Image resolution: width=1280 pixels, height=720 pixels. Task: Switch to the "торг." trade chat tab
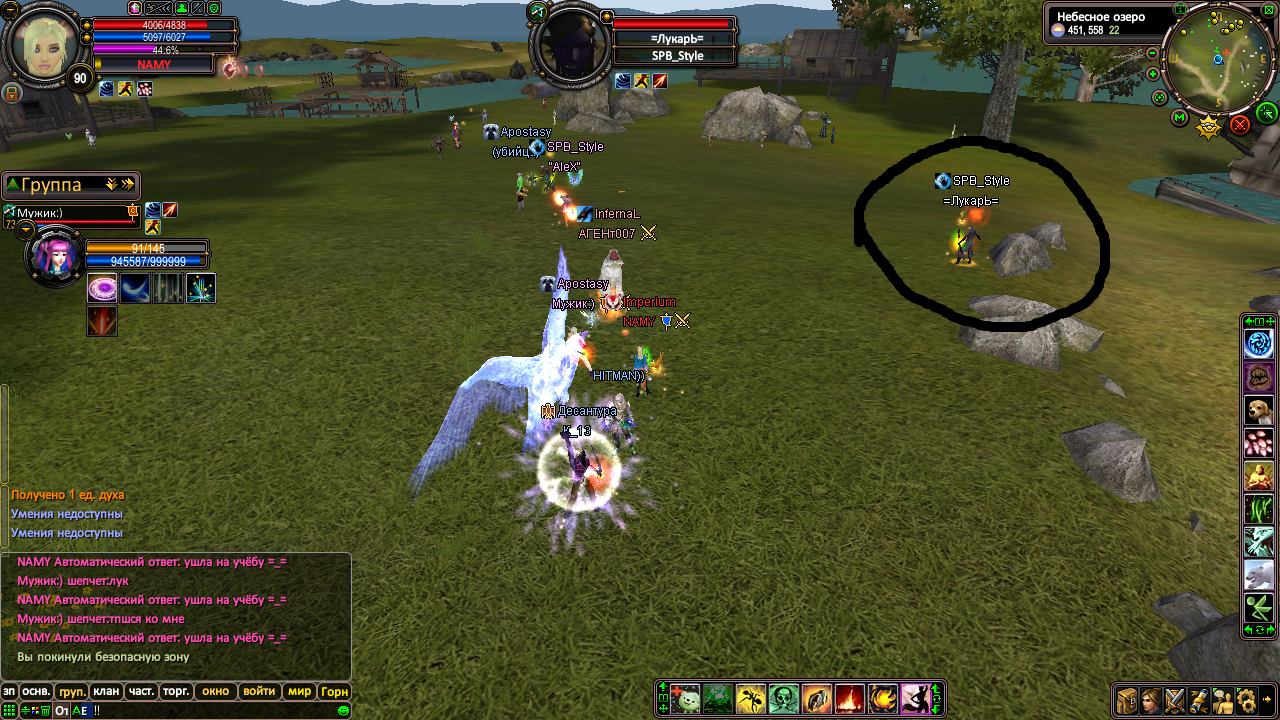point(176,691)
